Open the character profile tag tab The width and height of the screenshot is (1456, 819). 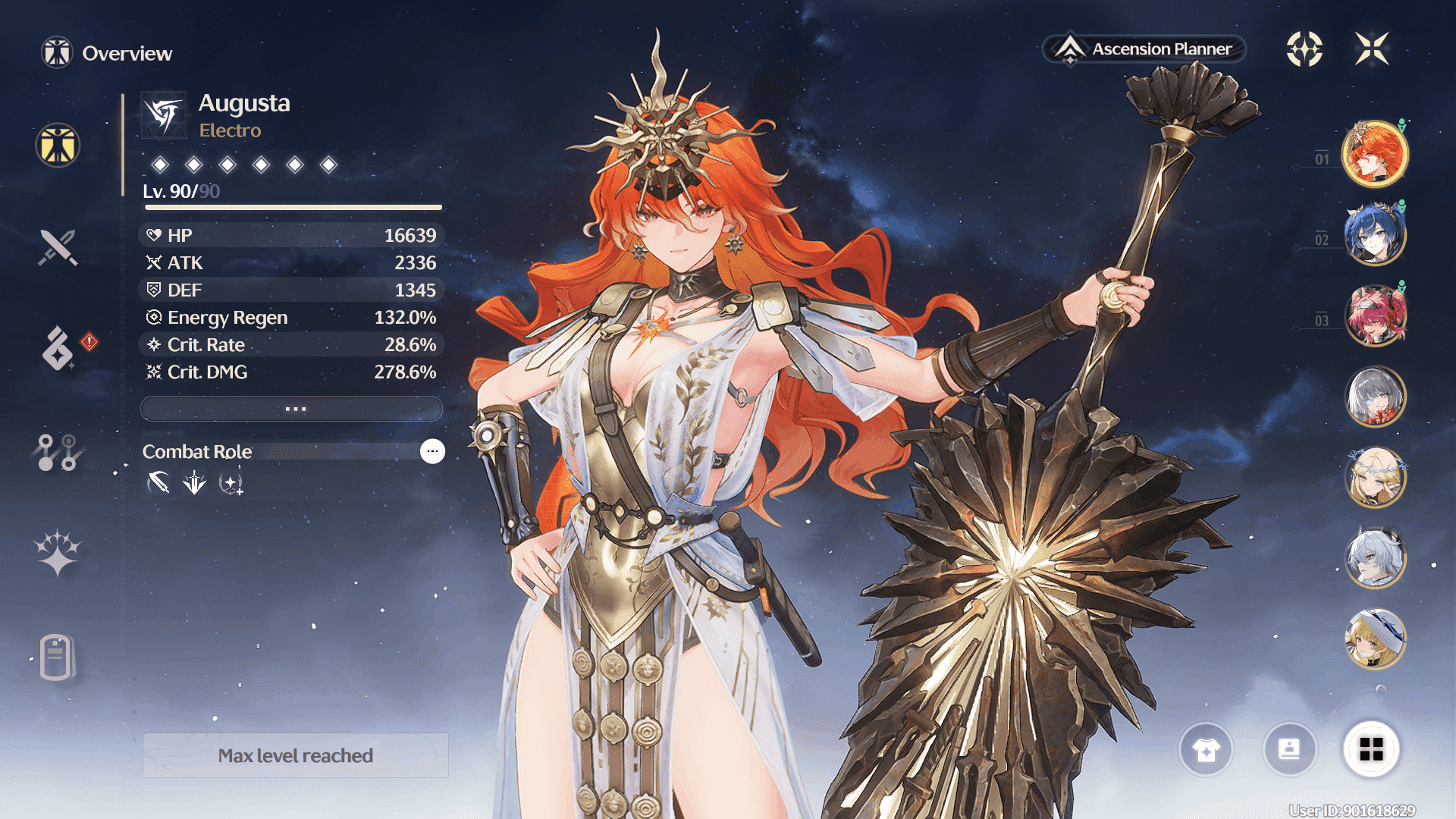coord(57,657)
